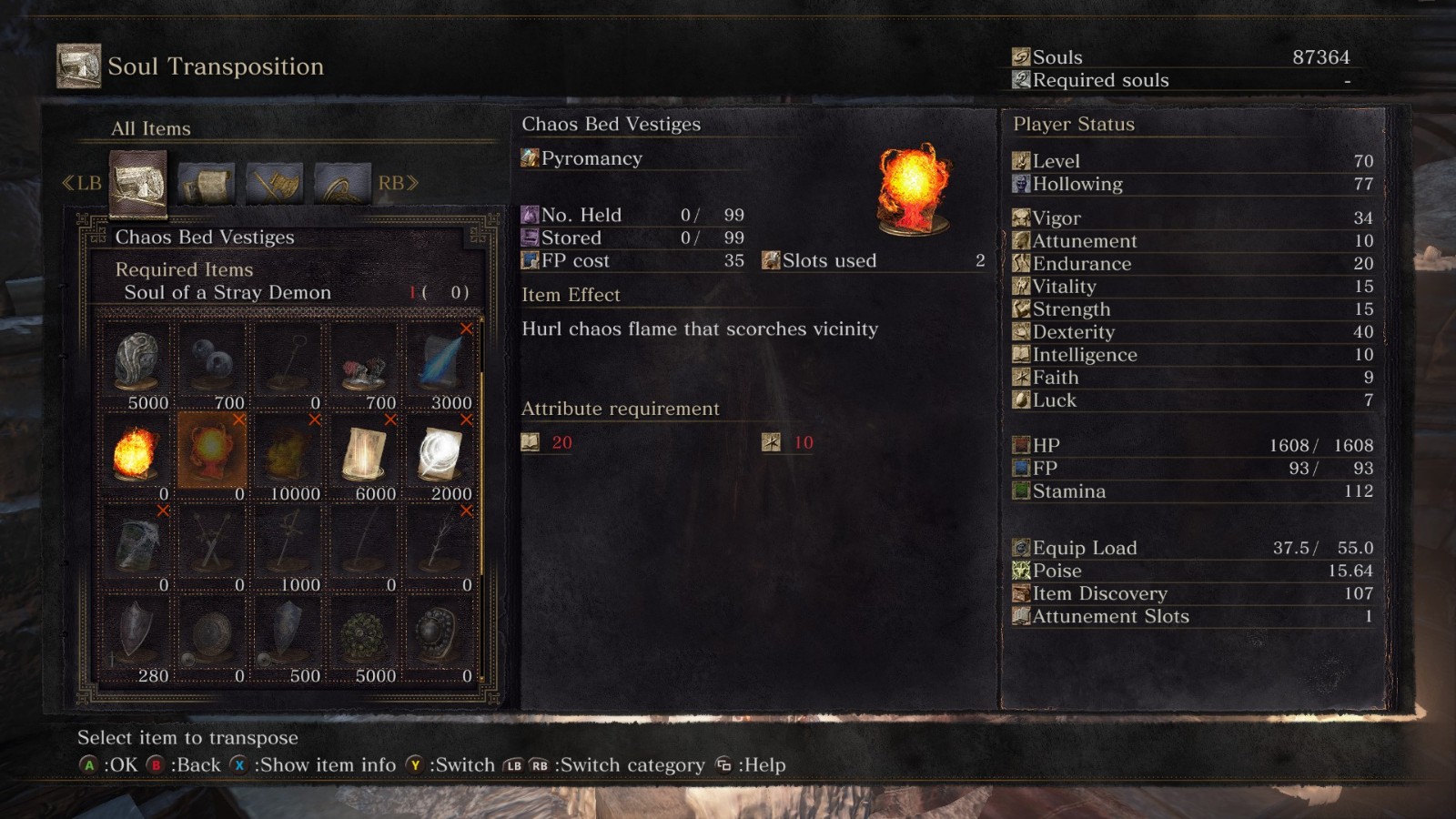The image size is (1456, 819).
Task: Select the All Items chest category tab
Action: click(138, 184)
